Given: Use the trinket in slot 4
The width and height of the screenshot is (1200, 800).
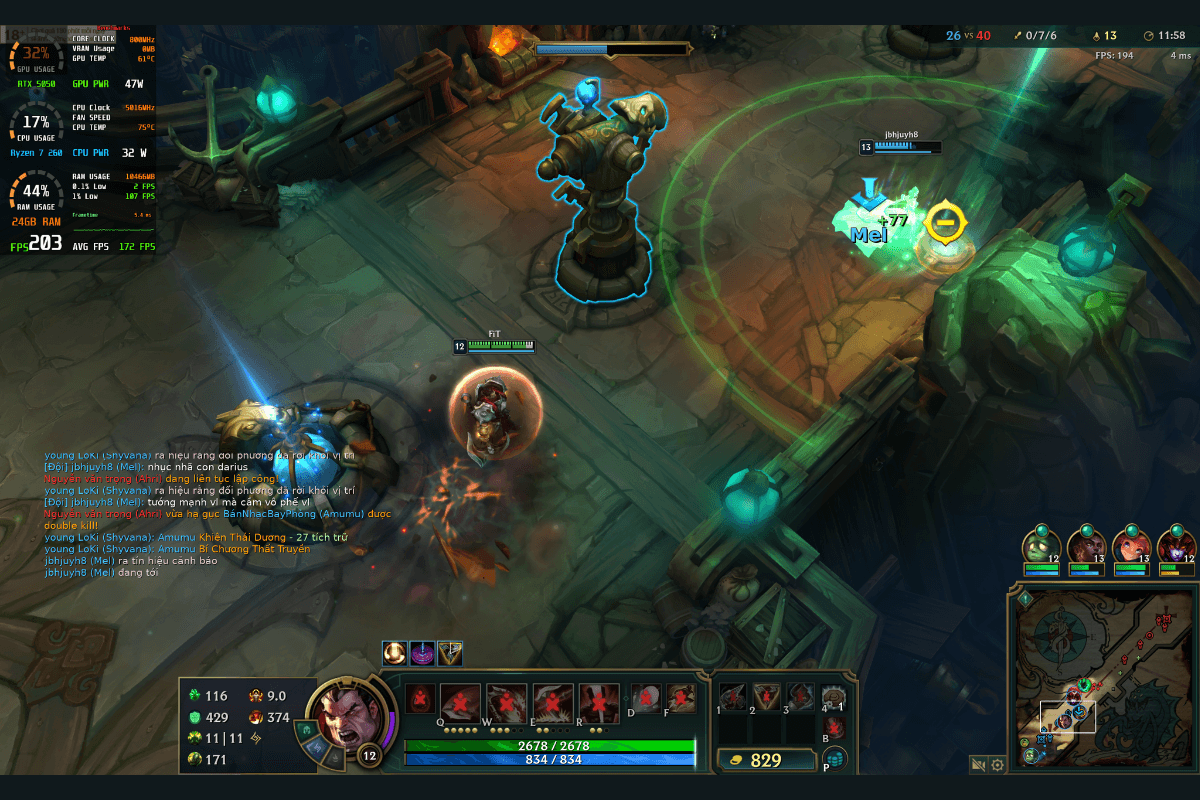Looking at the screenshot, I should tap(833, 696).
